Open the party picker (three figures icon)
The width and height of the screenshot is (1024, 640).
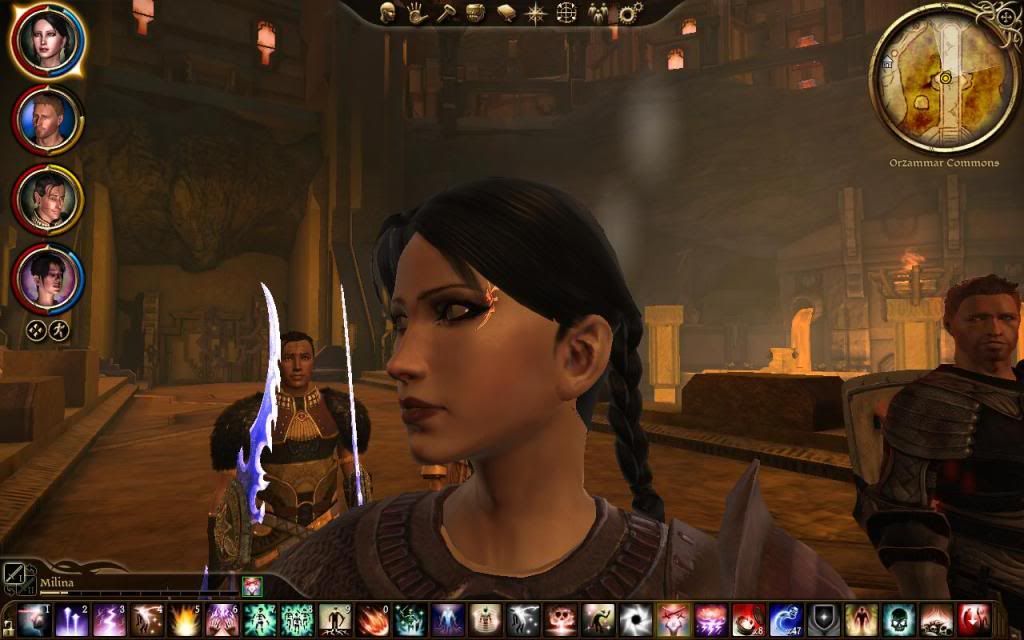(x=598, y=13)
